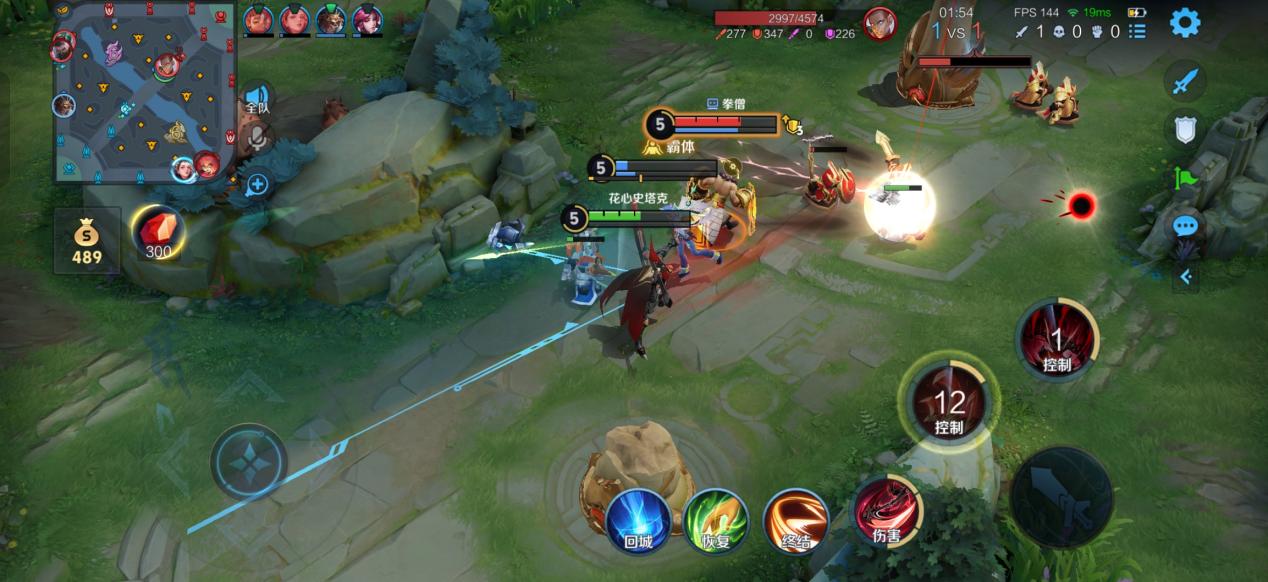Use the 恢复 heal ability
Screen dimensions: 1268x582
[x=716, y=518]
